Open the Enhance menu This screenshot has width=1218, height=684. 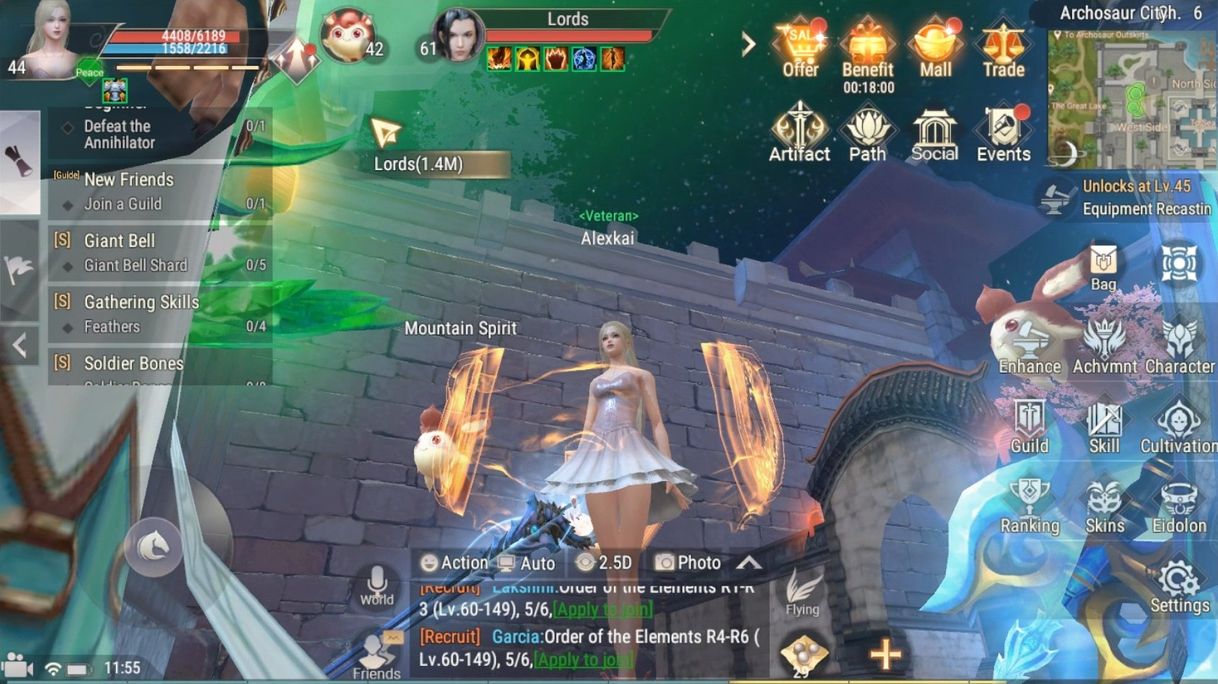click(1029, 347)
